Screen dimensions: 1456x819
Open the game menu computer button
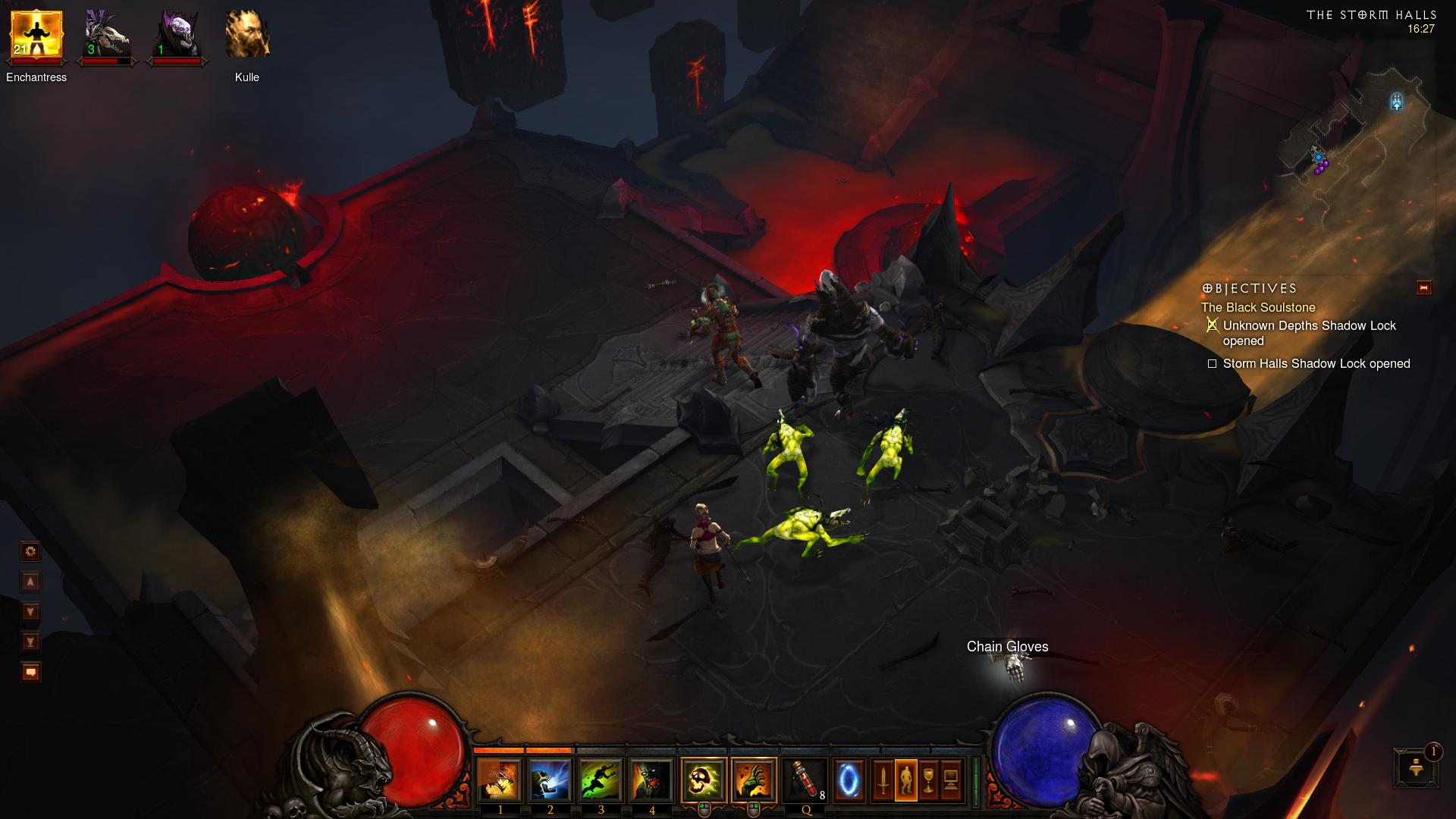pyautogui.click(x=951, y=780)
